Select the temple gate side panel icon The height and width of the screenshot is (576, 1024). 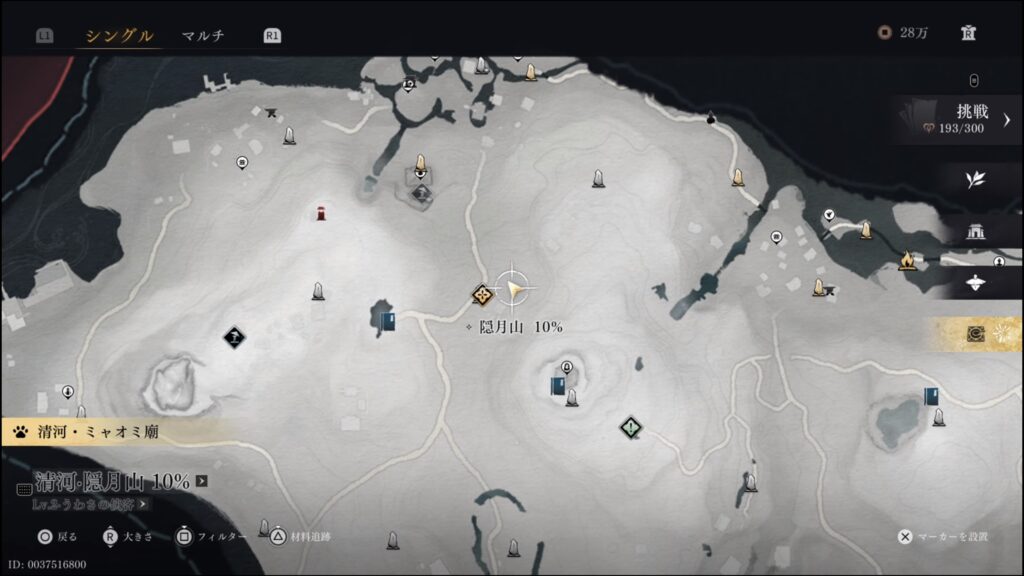[975, 232]
